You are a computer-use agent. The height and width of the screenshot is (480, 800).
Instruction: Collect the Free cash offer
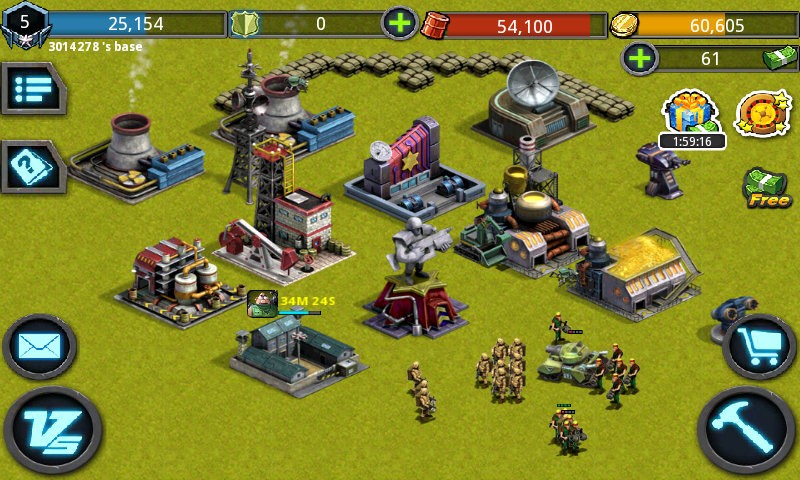(x=766, y=188)
